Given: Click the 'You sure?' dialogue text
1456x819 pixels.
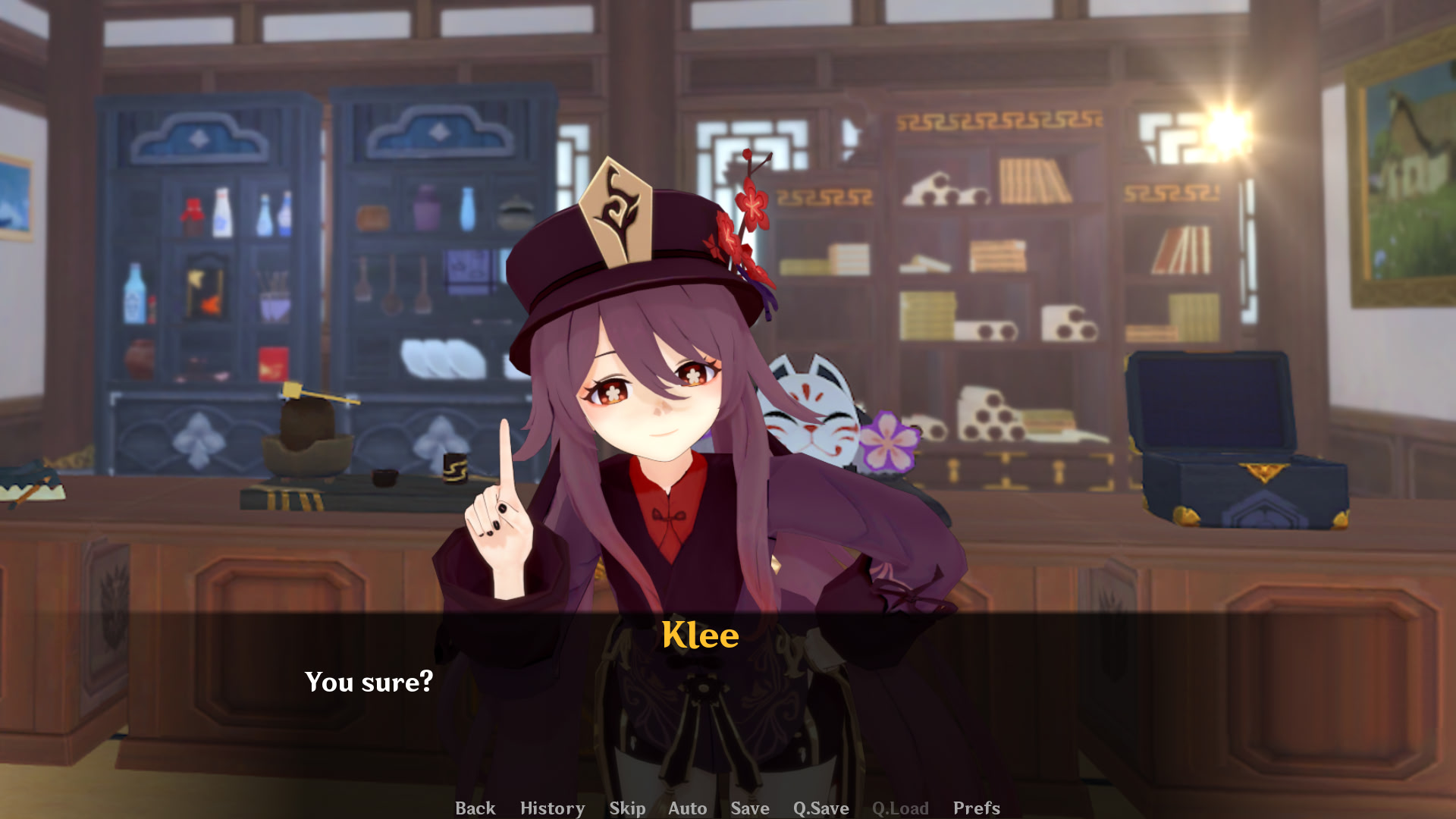Looking at the screenshot, I should pyautogui.click(x=369, y=682).
